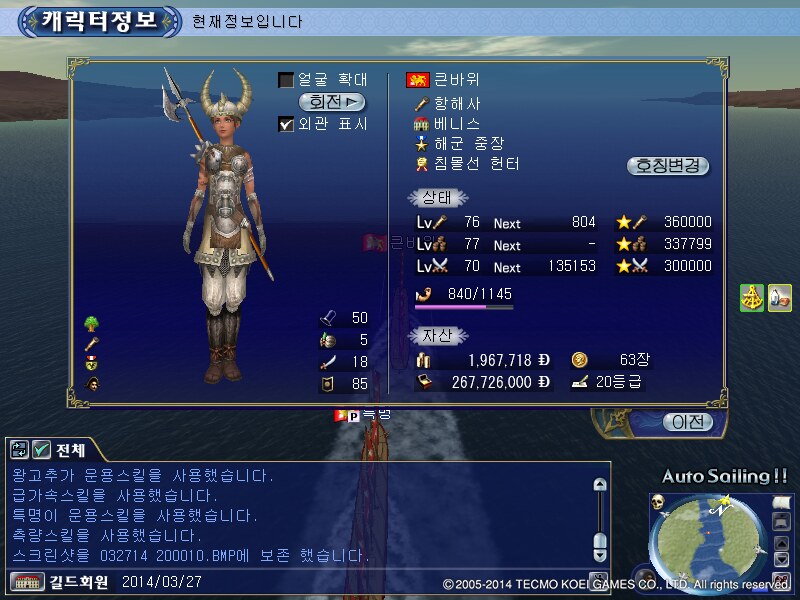
Task: Tick the 얼굴 확대 (face zoom) checkbox
Action: tap(286, 80)
